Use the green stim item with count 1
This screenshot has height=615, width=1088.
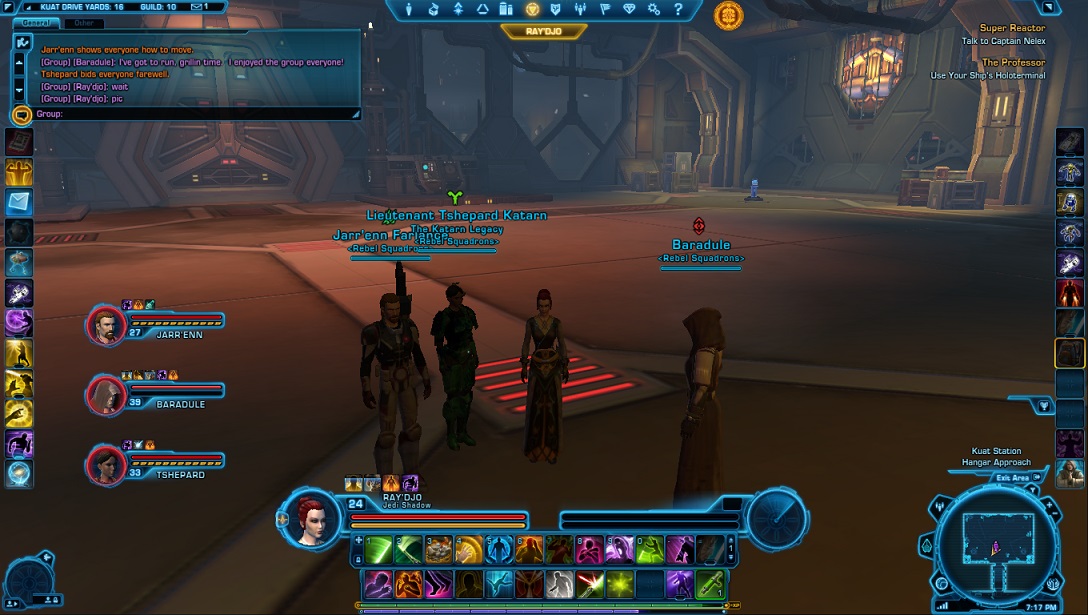point(710,583)
